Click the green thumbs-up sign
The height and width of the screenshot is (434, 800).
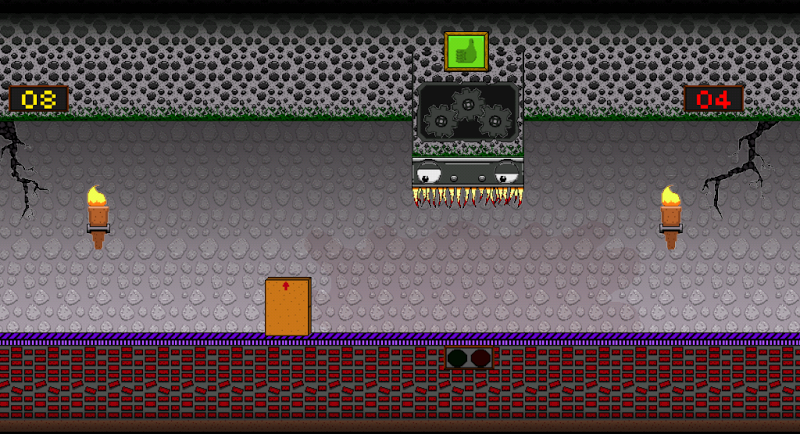click(x=465, y=51)
